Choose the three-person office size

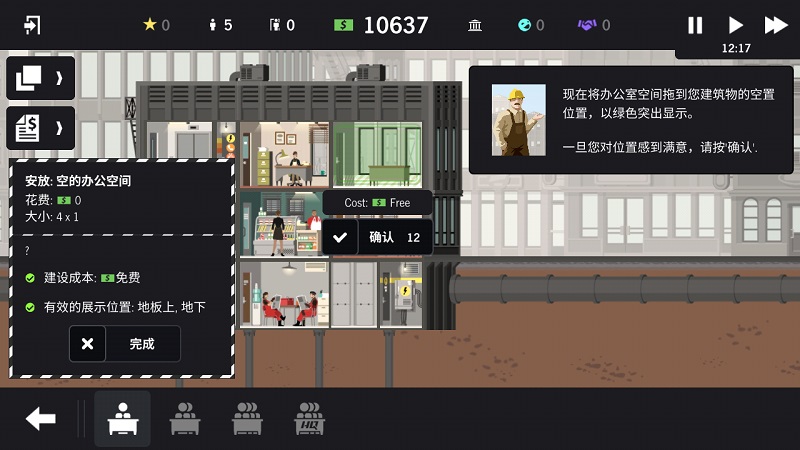246,418
